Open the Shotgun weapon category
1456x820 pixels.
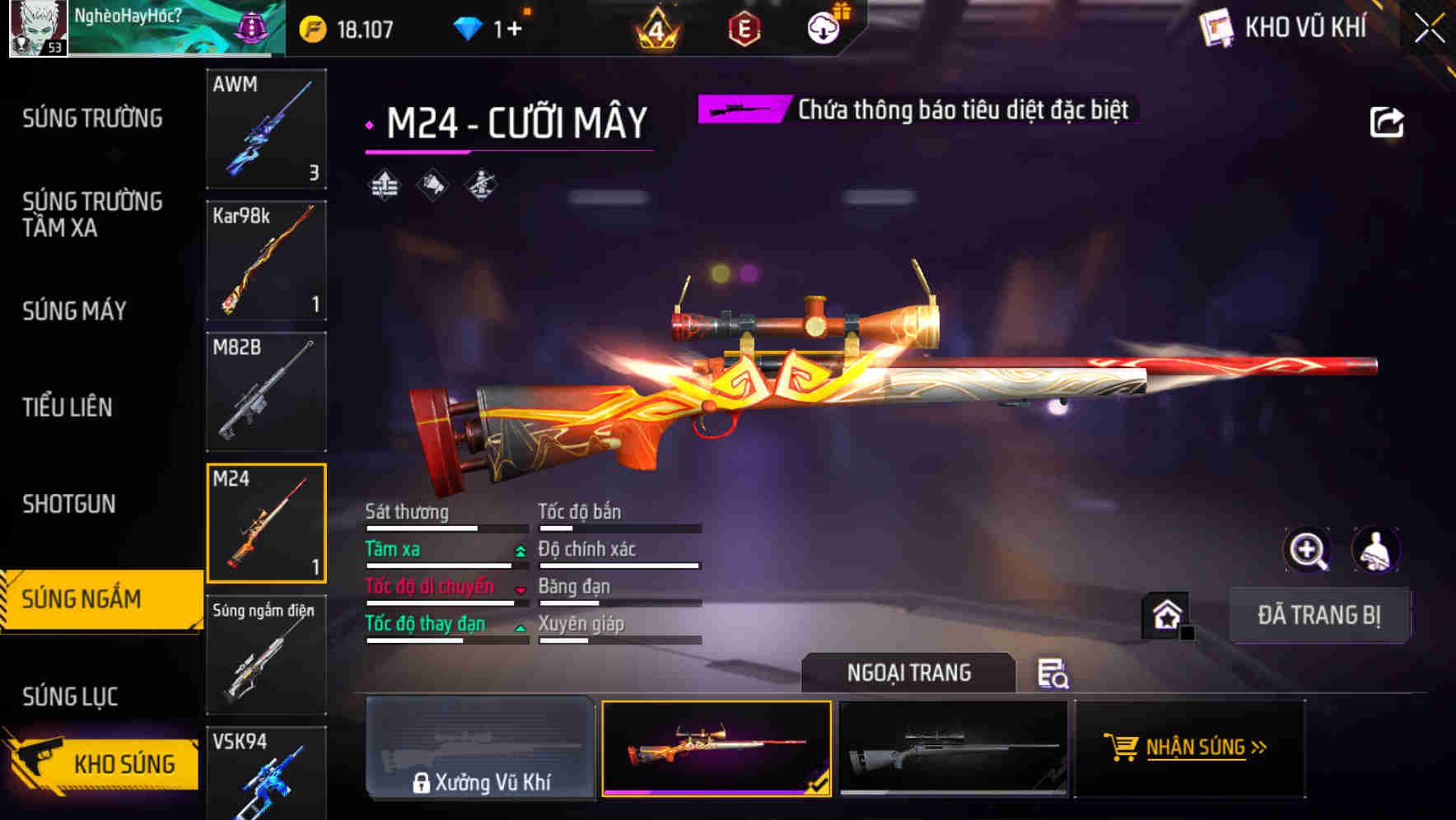point(68,503)
